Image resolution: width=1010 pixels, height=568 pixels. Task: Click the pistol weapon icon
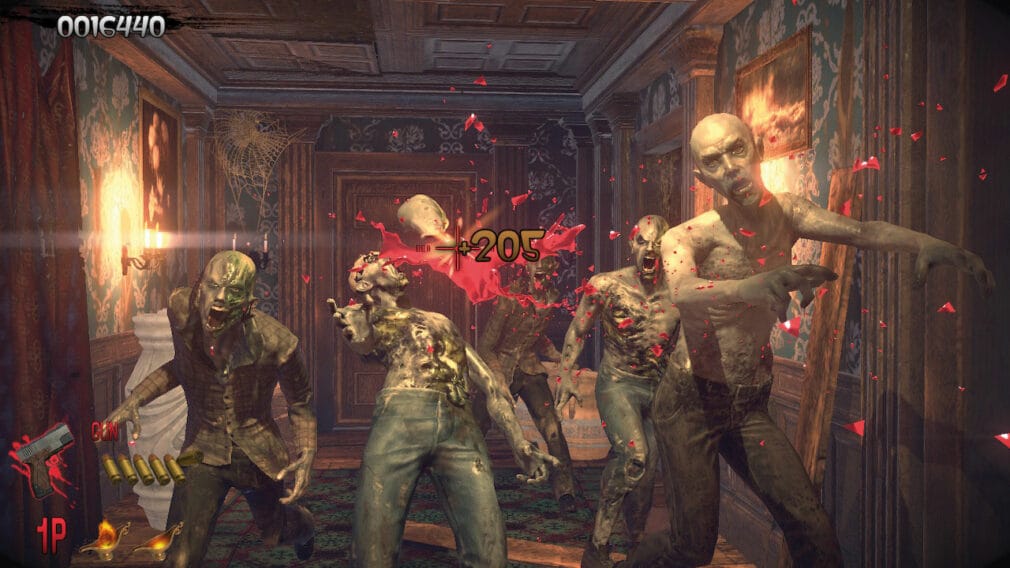pyautogui.click(x=45, y=457)
